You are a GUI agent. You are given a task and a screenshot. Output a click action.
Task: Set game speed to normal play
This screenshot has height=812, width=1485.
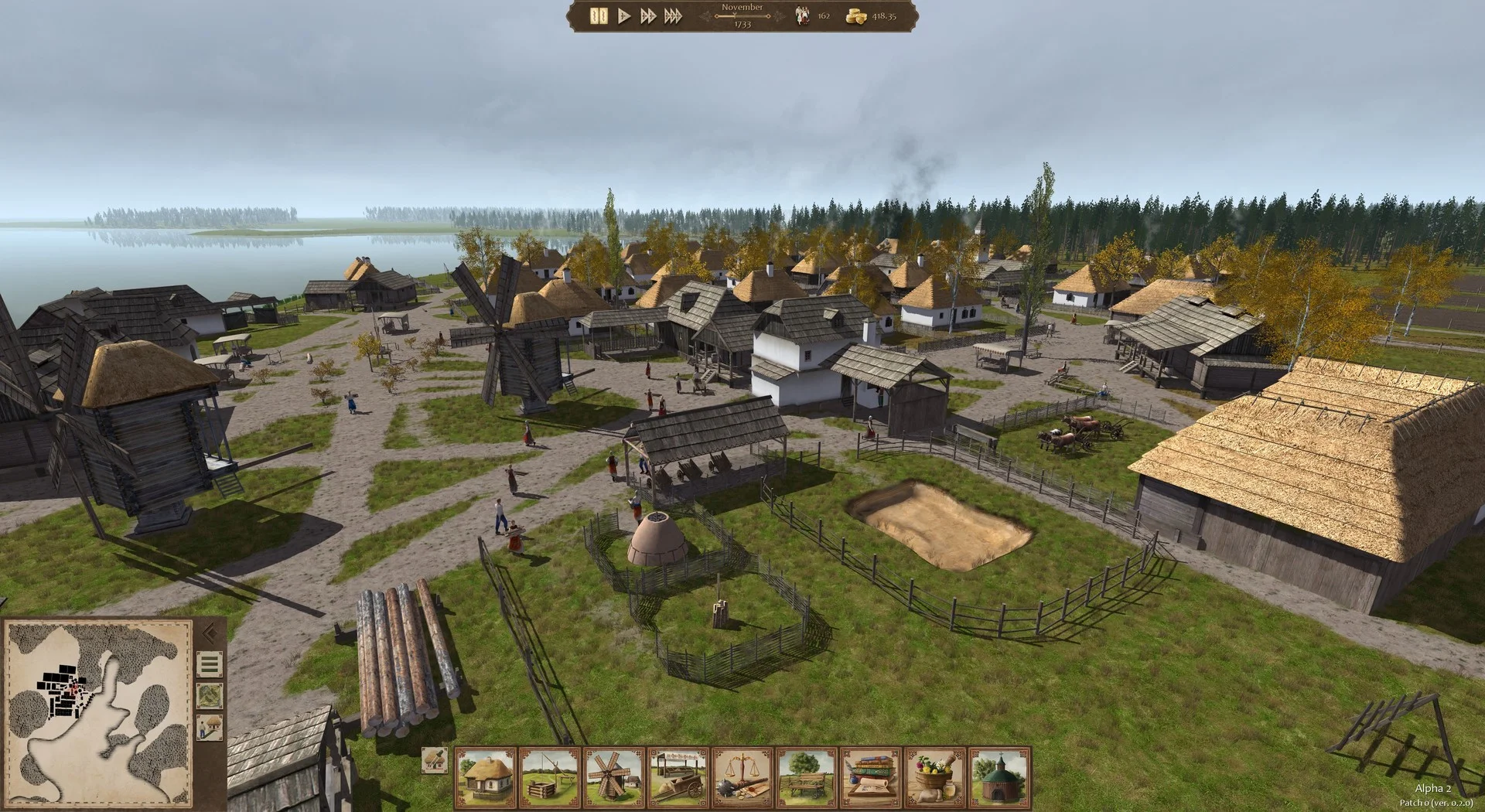[624, 16]
